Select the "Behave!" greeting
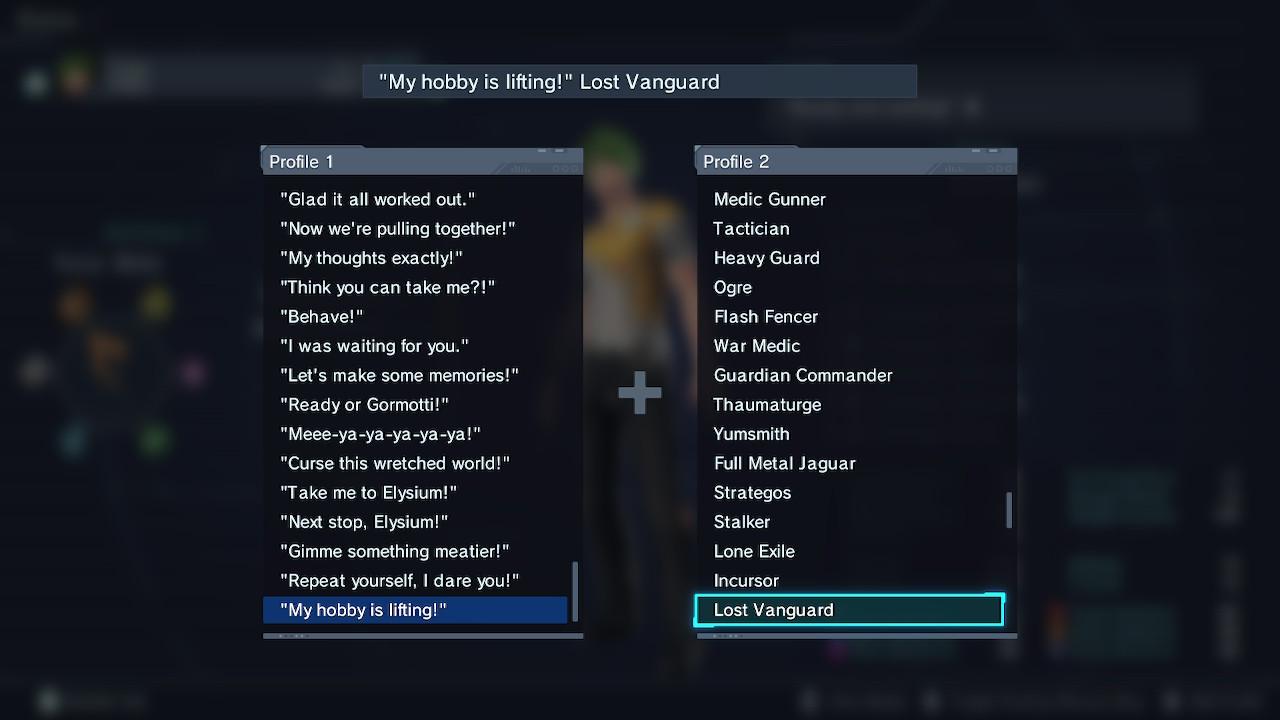This screenshot has width=1280, height=720. [x=321, y=317]
